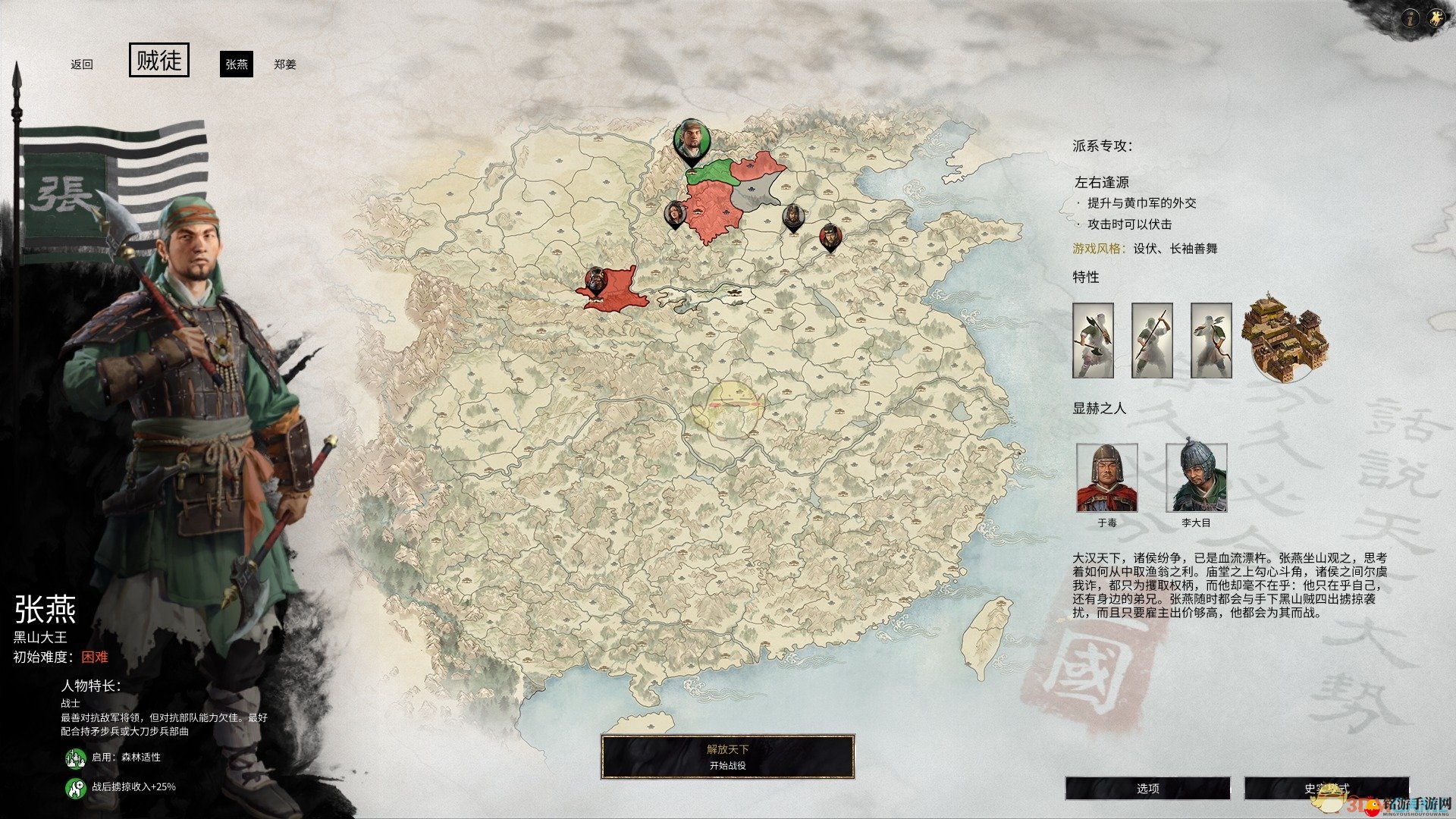
Task: Click the red faction leader marker on western map
Action: coord(596,280)
